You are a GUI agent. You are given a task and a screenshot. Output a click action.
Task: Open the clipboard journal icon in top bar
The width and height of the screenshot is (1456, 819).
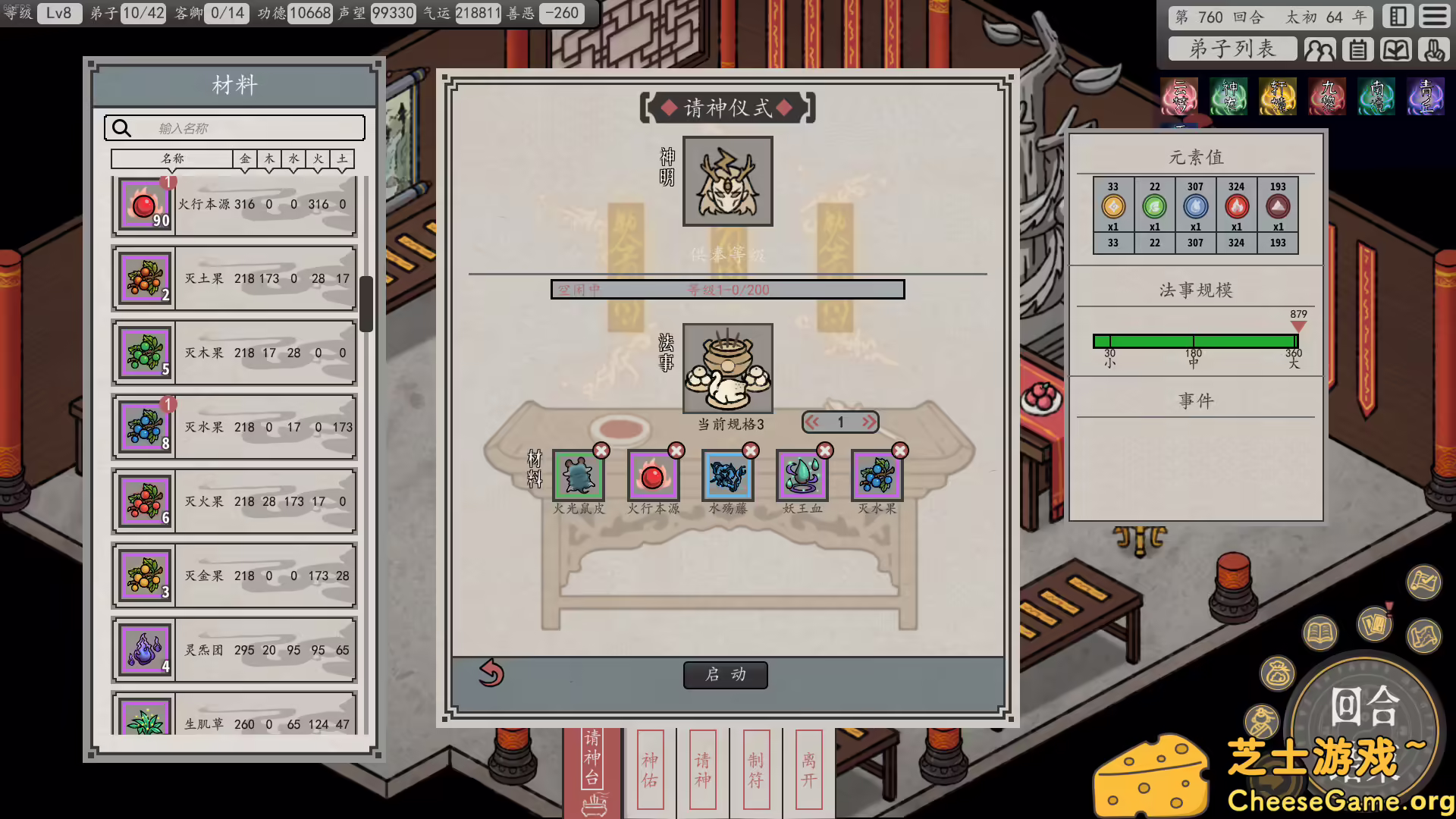[x=1358, y=49]
